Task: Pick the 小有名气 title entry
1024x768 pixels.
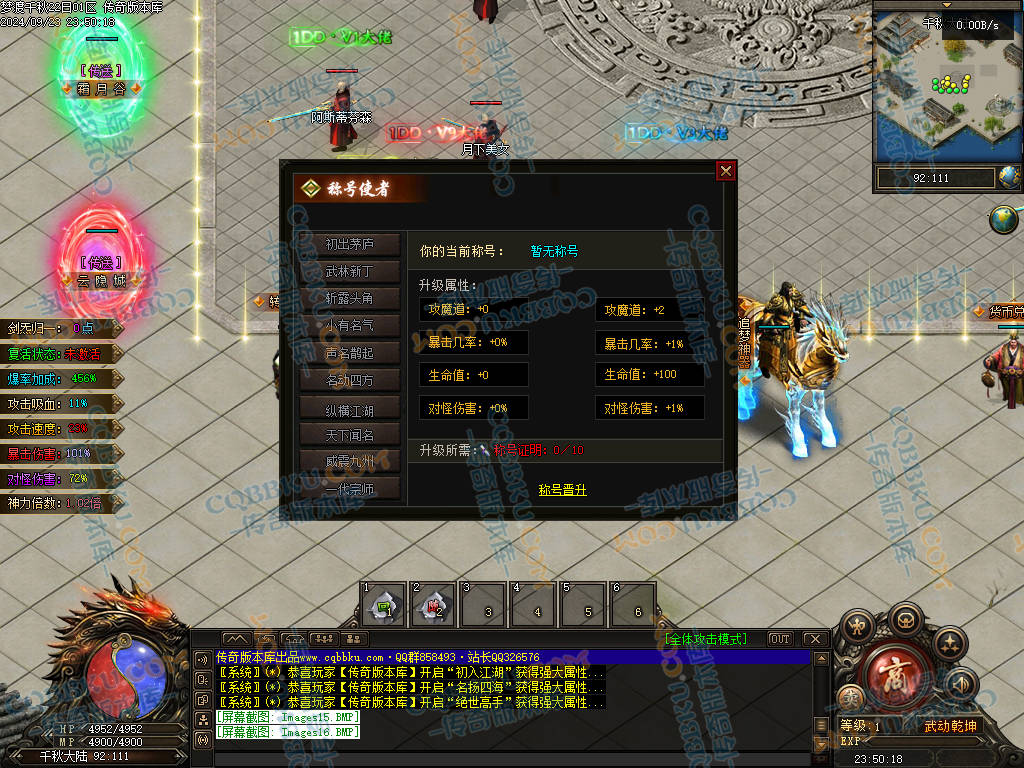Action: 349,325
